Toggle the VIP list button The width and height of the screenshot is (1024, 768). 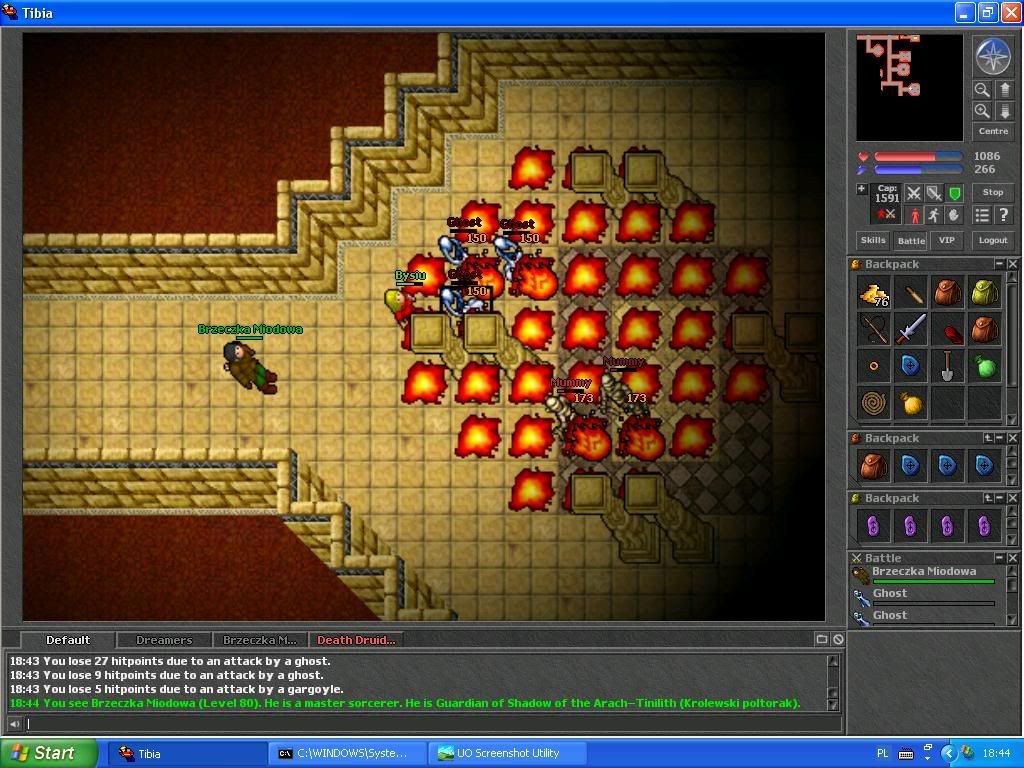tap(946, 240)
